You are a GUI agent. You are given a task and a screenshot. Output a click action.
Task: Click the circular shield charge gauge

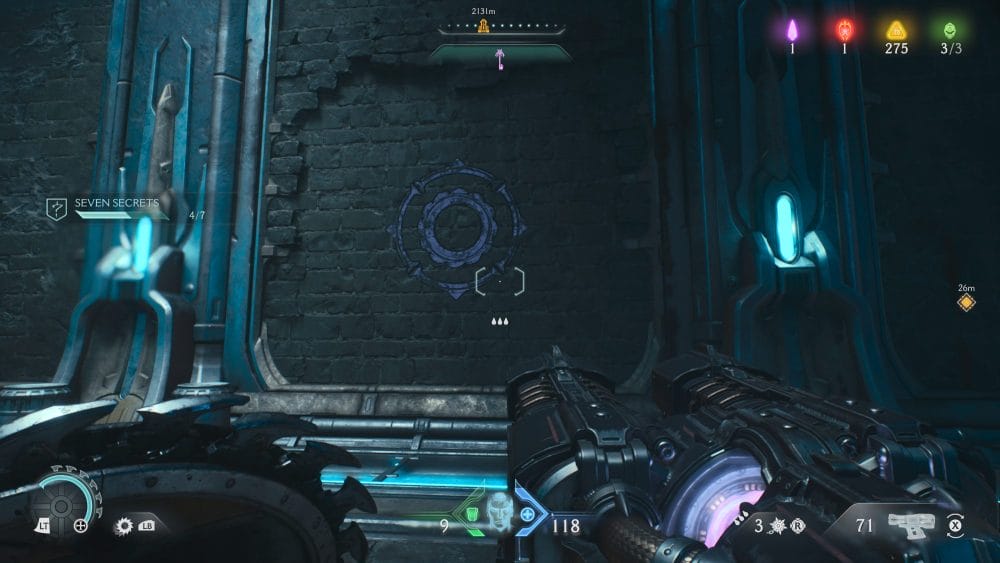pyautogui.click(x=61, y=503)
